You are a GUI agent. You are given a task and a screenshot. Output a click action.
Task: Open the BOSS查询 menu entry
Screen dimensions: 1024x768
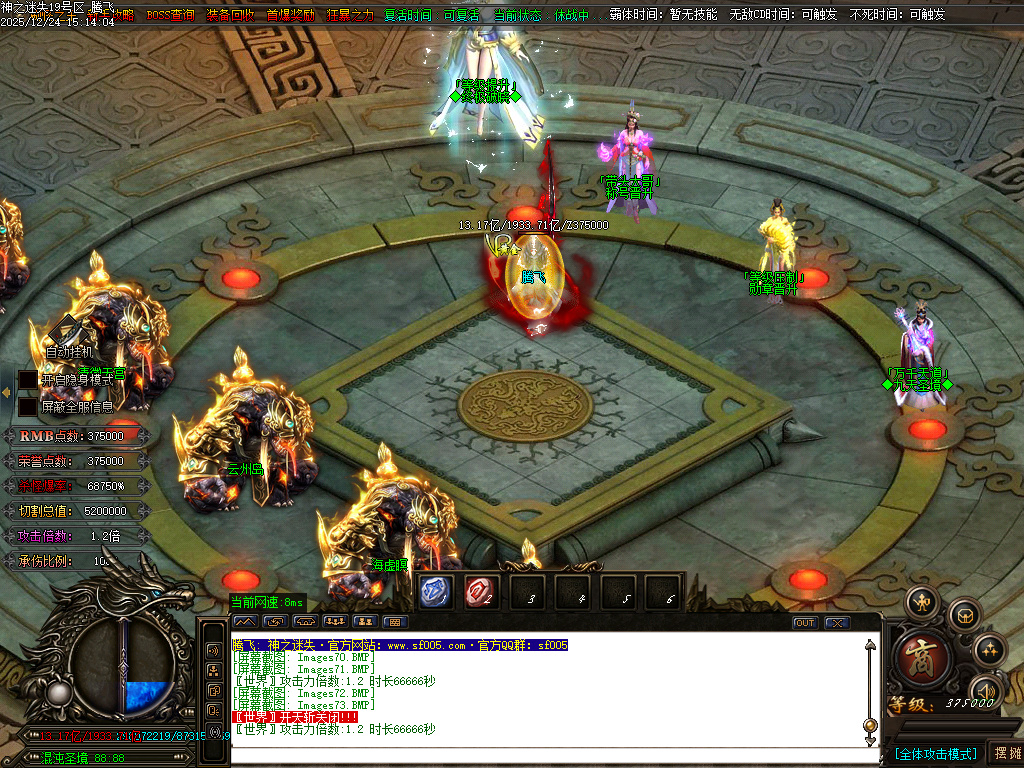point(170,15)
